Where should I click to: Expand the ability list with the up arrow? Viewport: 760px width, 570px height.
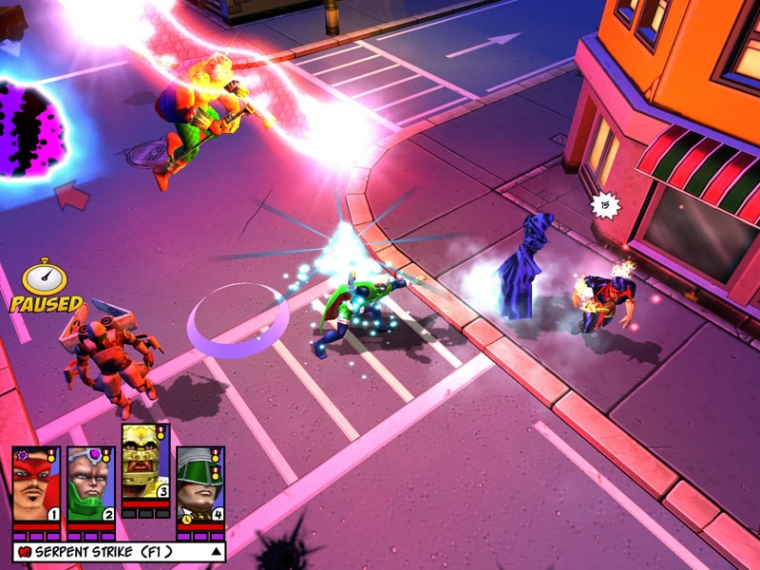tap(214, 551)
